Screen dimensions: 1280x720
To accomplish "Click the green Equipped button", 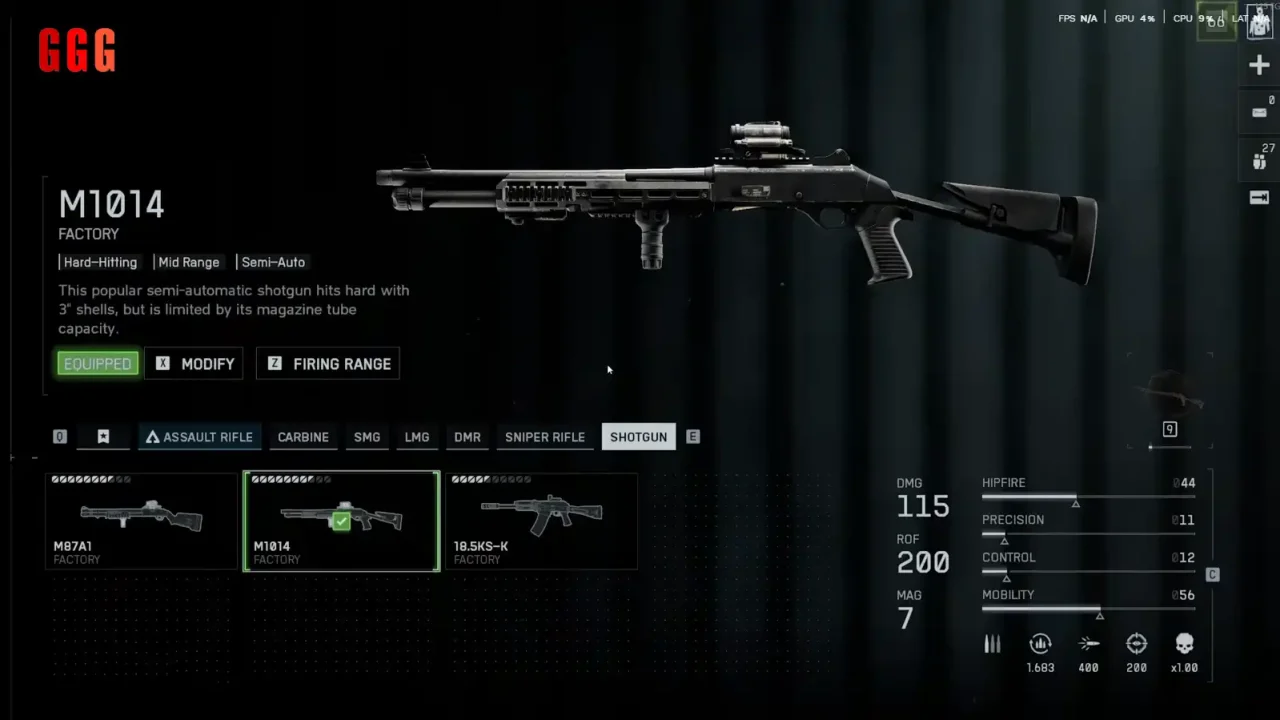I will [x=97, y=364].
